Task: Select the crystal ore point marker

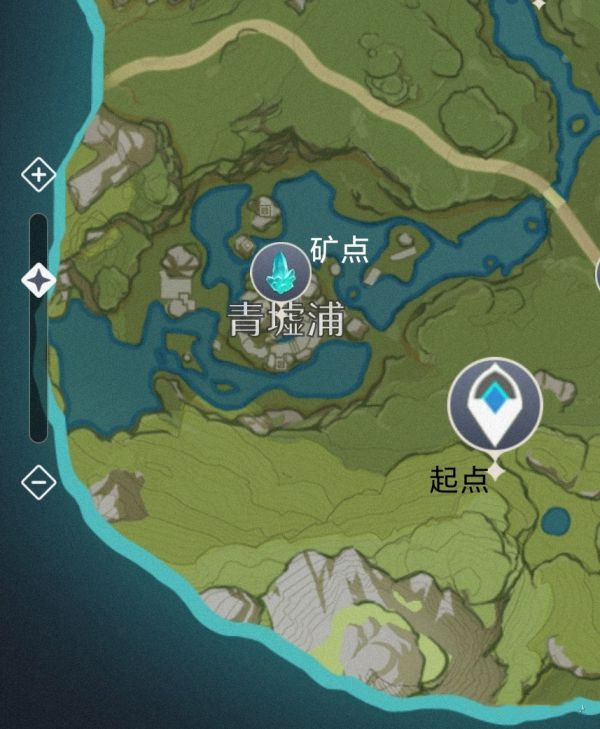Action: click(x=280, y=272)
